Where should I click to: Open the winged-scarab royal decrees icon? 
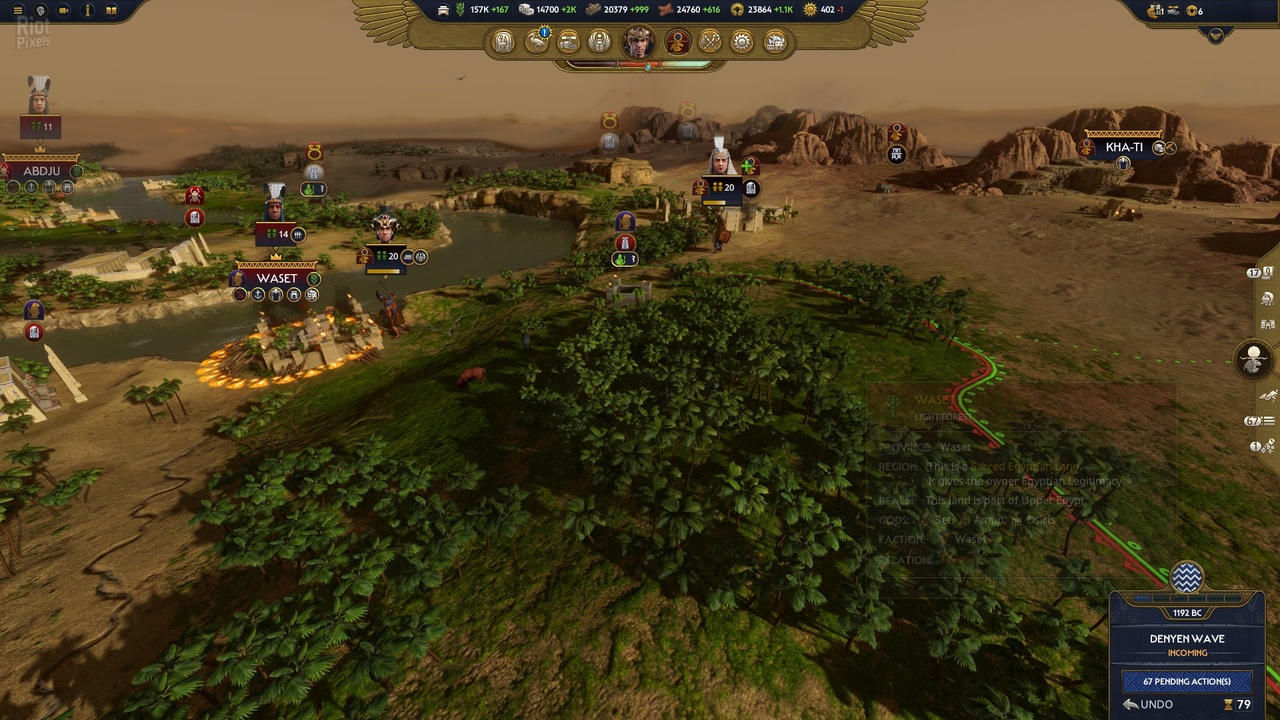pos(600,42)
